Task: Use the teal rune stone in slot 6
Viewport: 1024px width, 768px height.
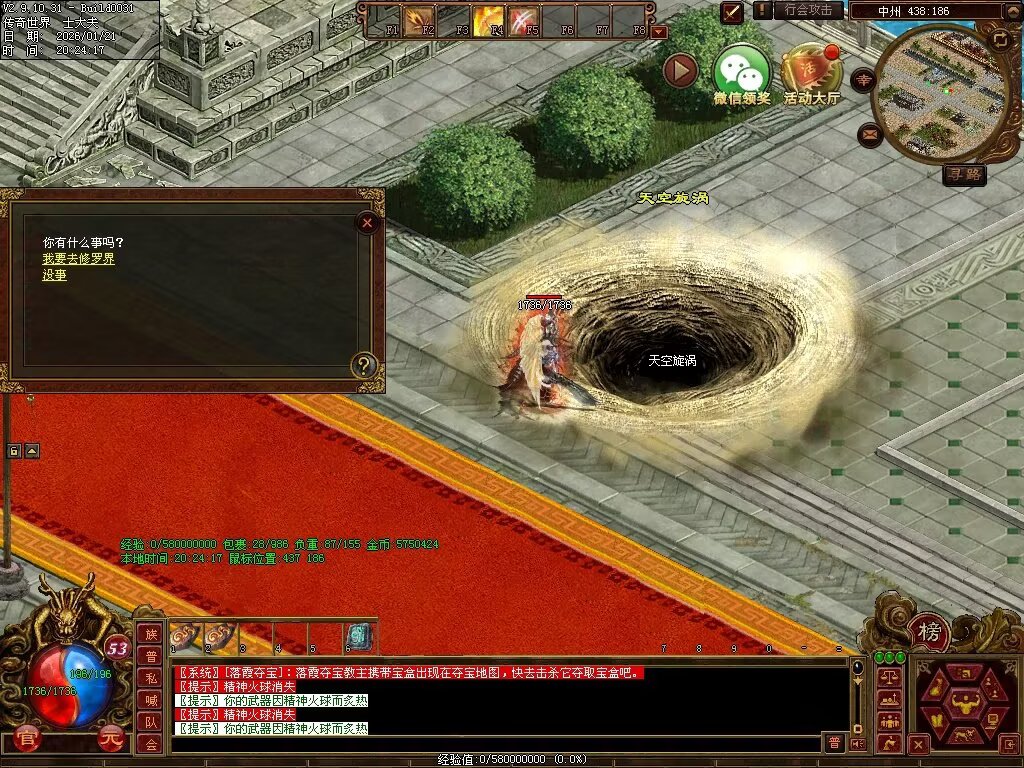Action: point(357,636)
